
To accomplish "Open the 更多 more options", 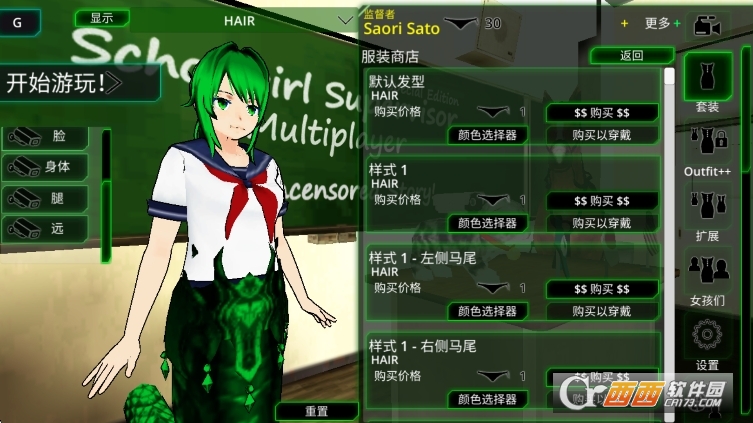I will [659, 23].
